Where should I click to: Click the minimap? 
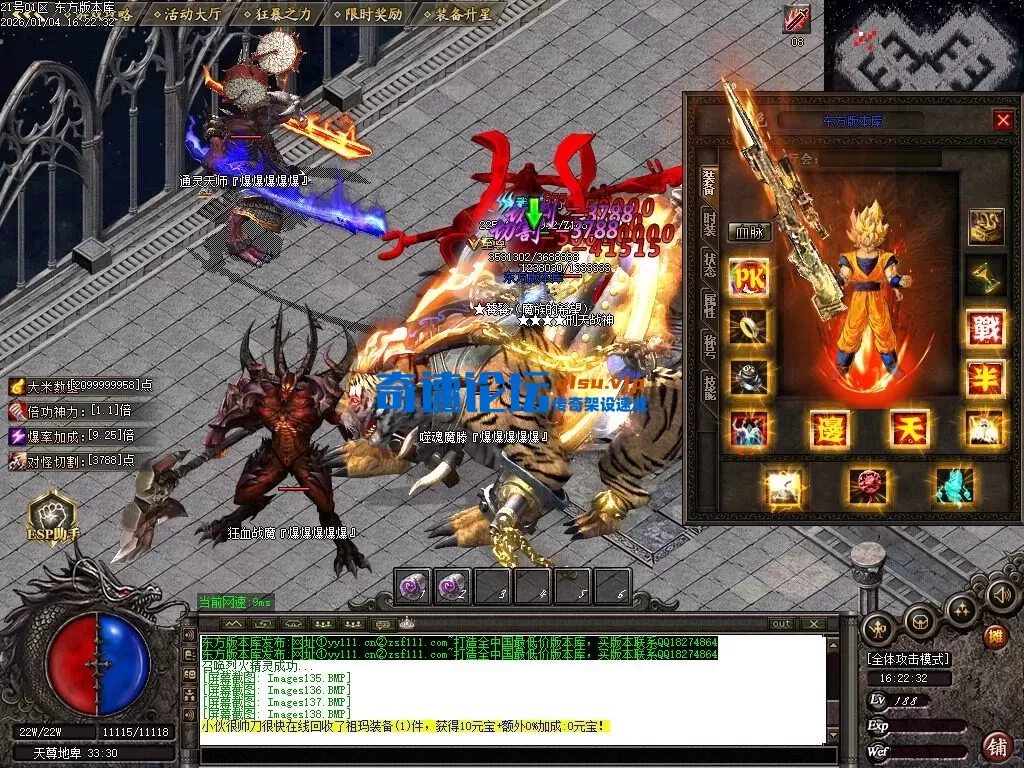point(922,47)
